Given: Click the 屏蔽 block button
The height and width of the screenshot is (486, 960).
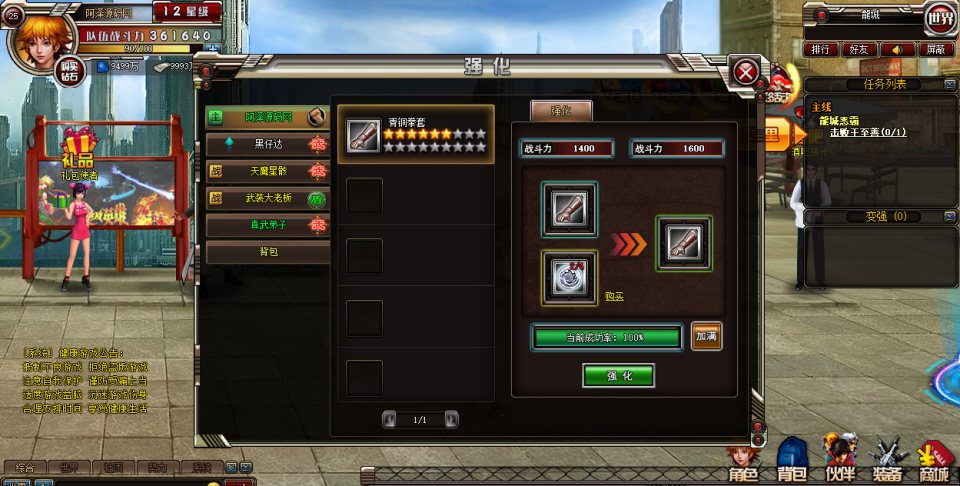Looking at the screenshot, I should [935, 48].
